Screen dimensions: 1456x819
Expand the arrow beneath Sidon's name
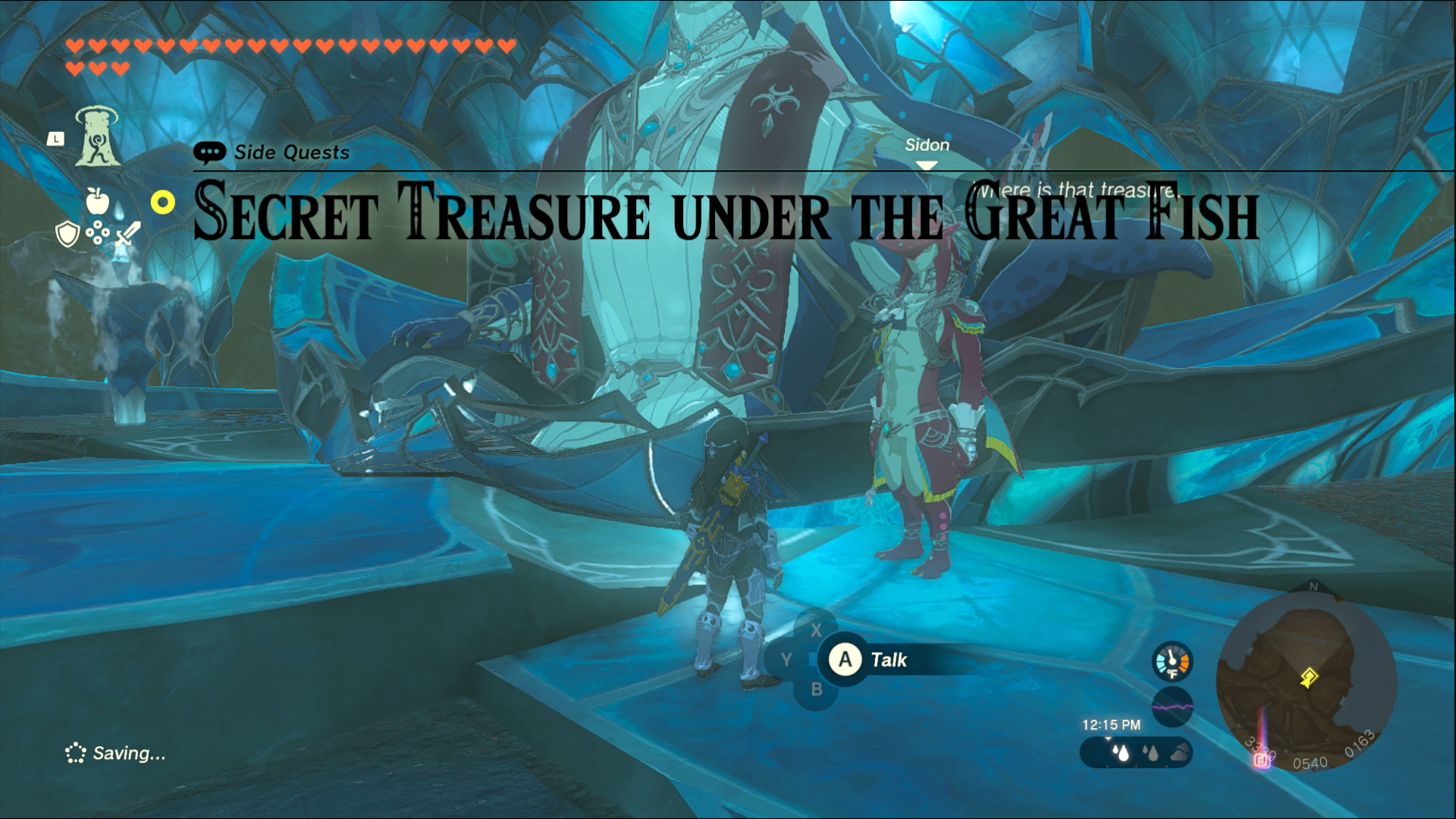(927, 163)
